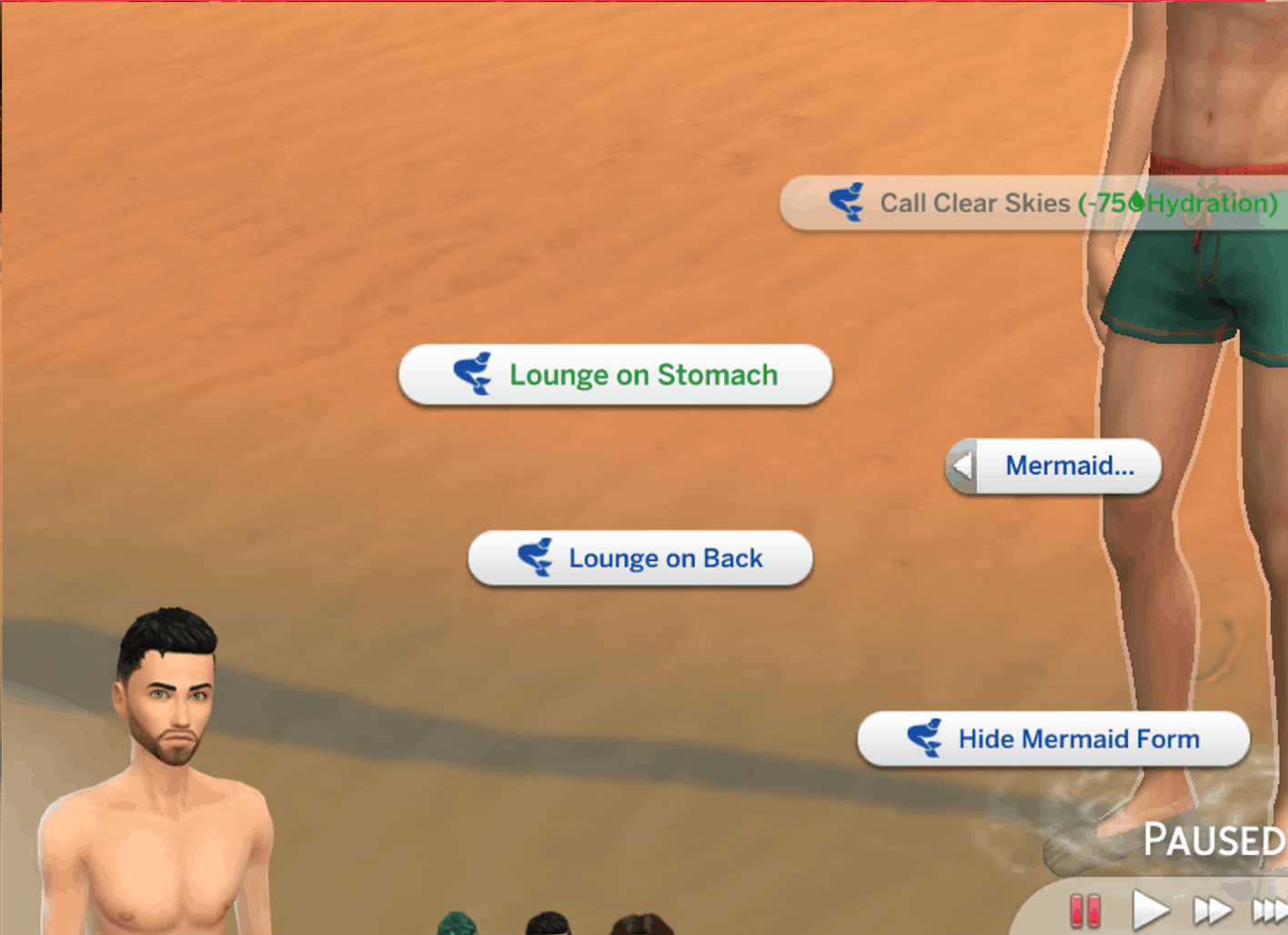The image size is (1288, 935).
Task: Select Lounge on Back interaction
Action: coord(639,558)
